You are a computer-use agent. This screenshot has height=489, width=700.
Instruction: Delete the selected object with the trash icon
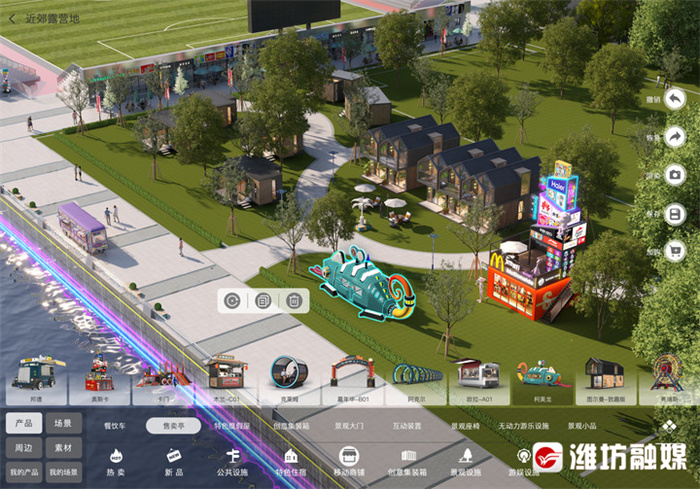pos(294,300)
